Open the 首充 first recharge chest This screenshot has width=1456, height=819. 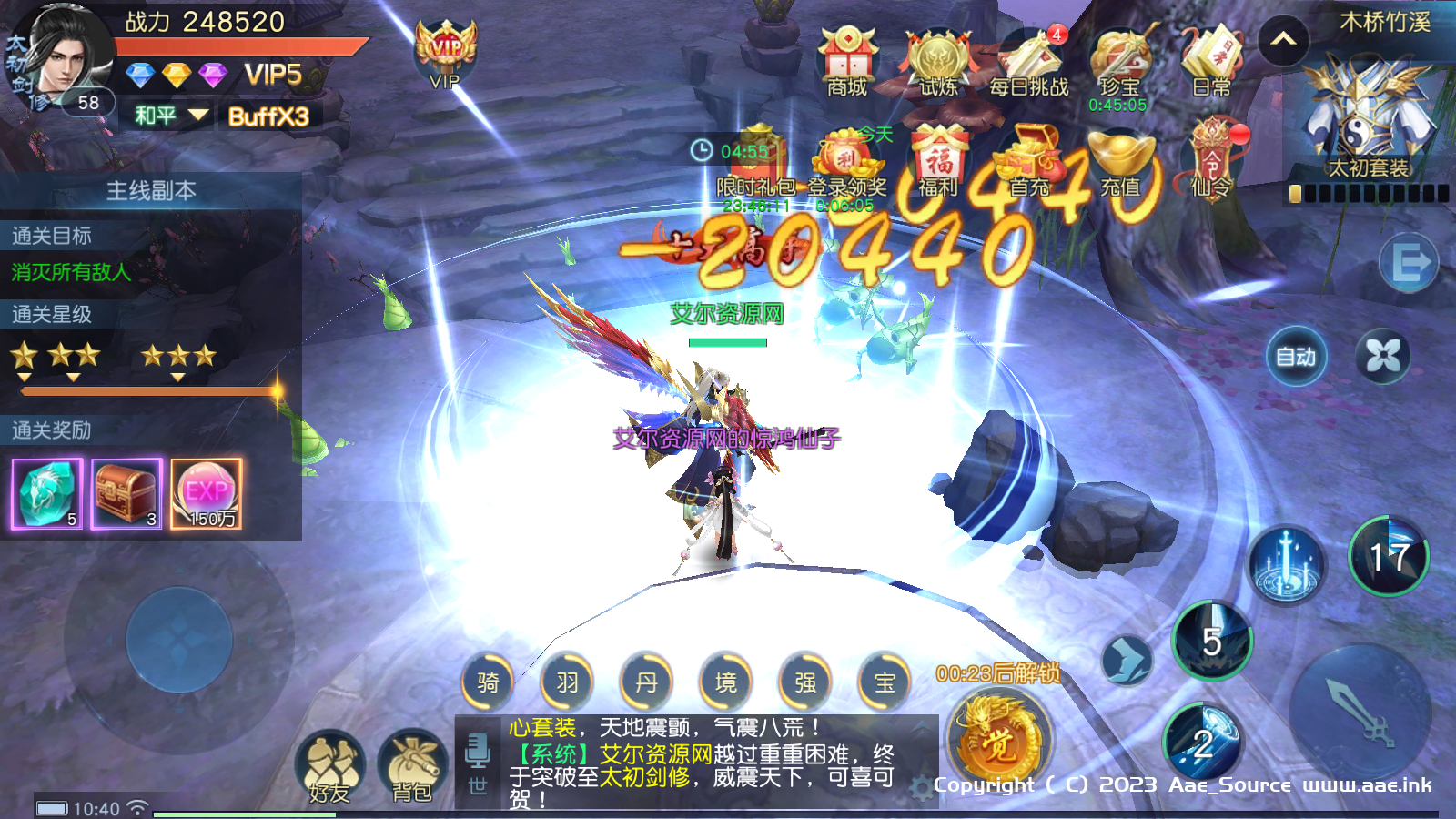pyautogui.click(x=1029, y=162)
